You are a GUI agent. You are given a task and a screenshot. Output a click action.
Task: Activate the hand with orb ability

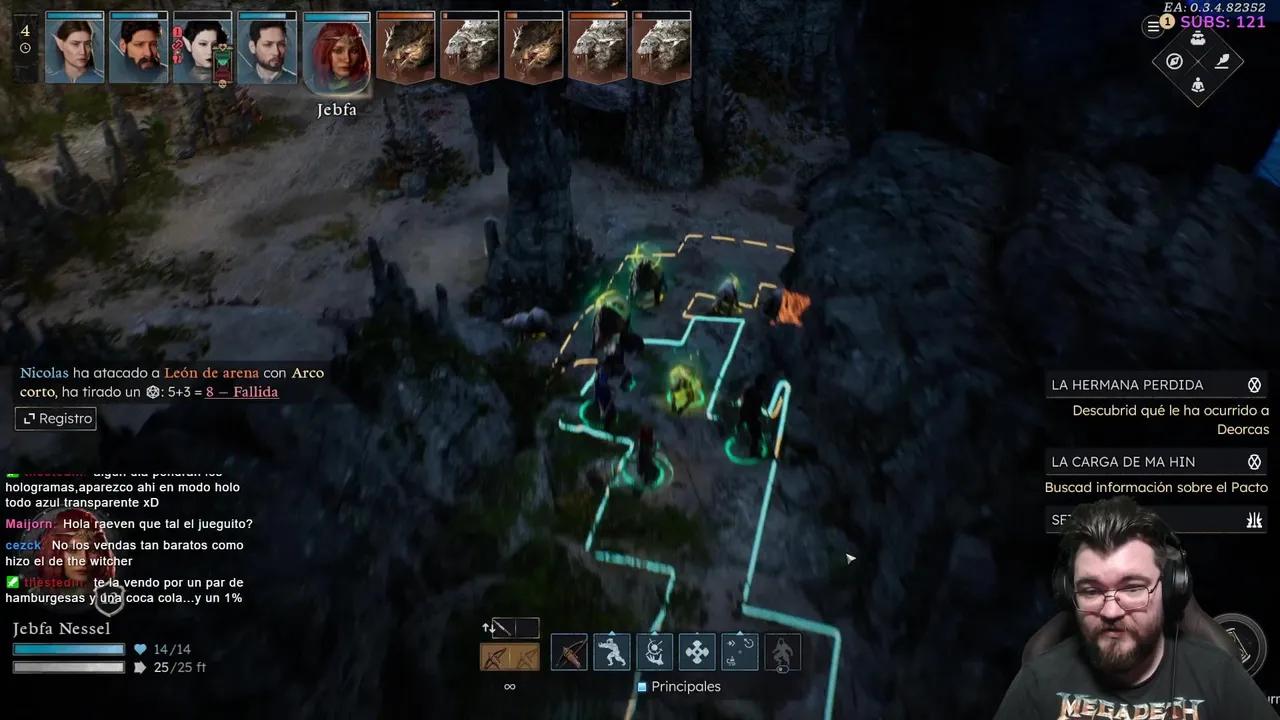pos(655,653)
